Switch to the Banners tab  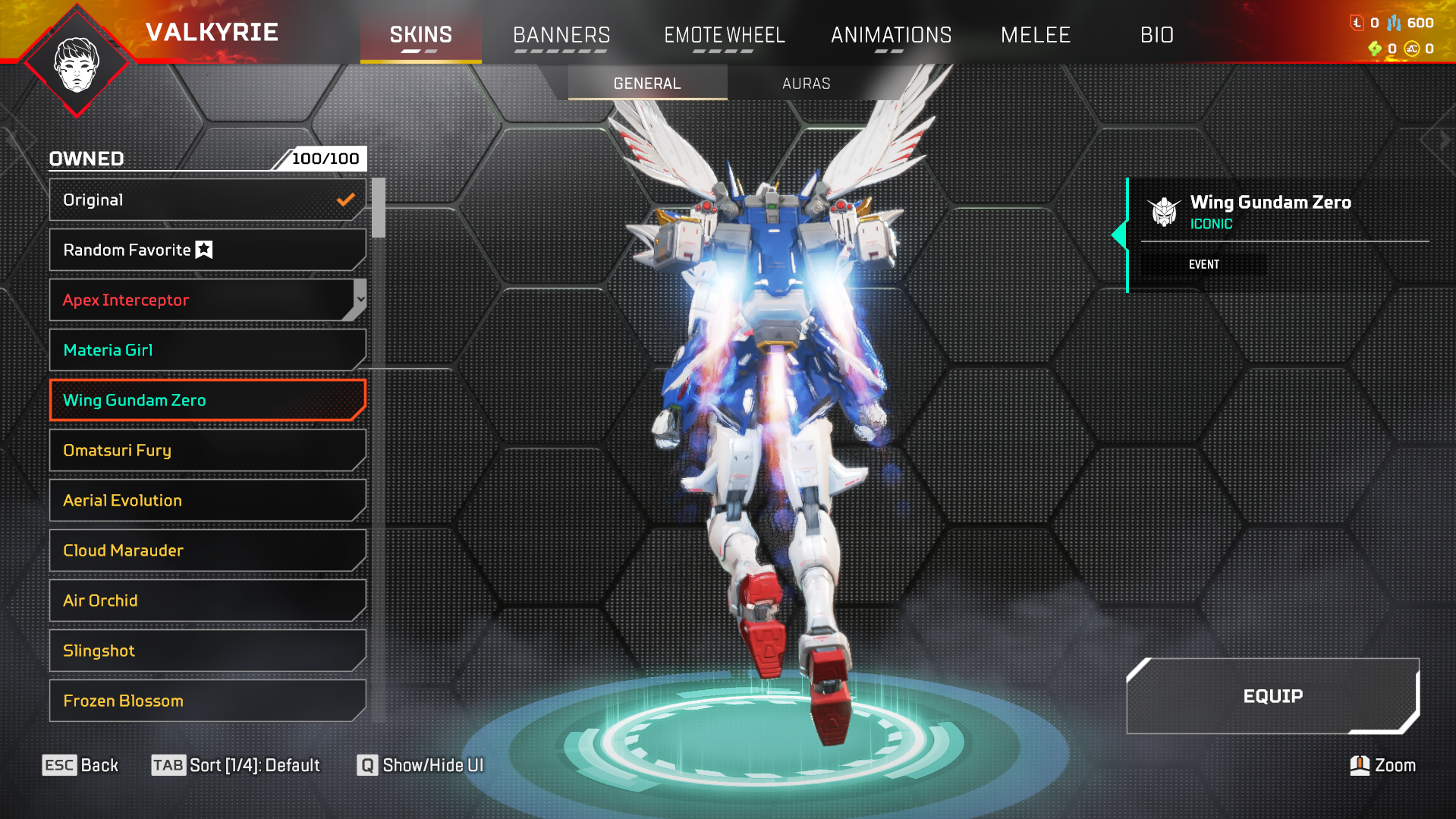tap(561, 35)
